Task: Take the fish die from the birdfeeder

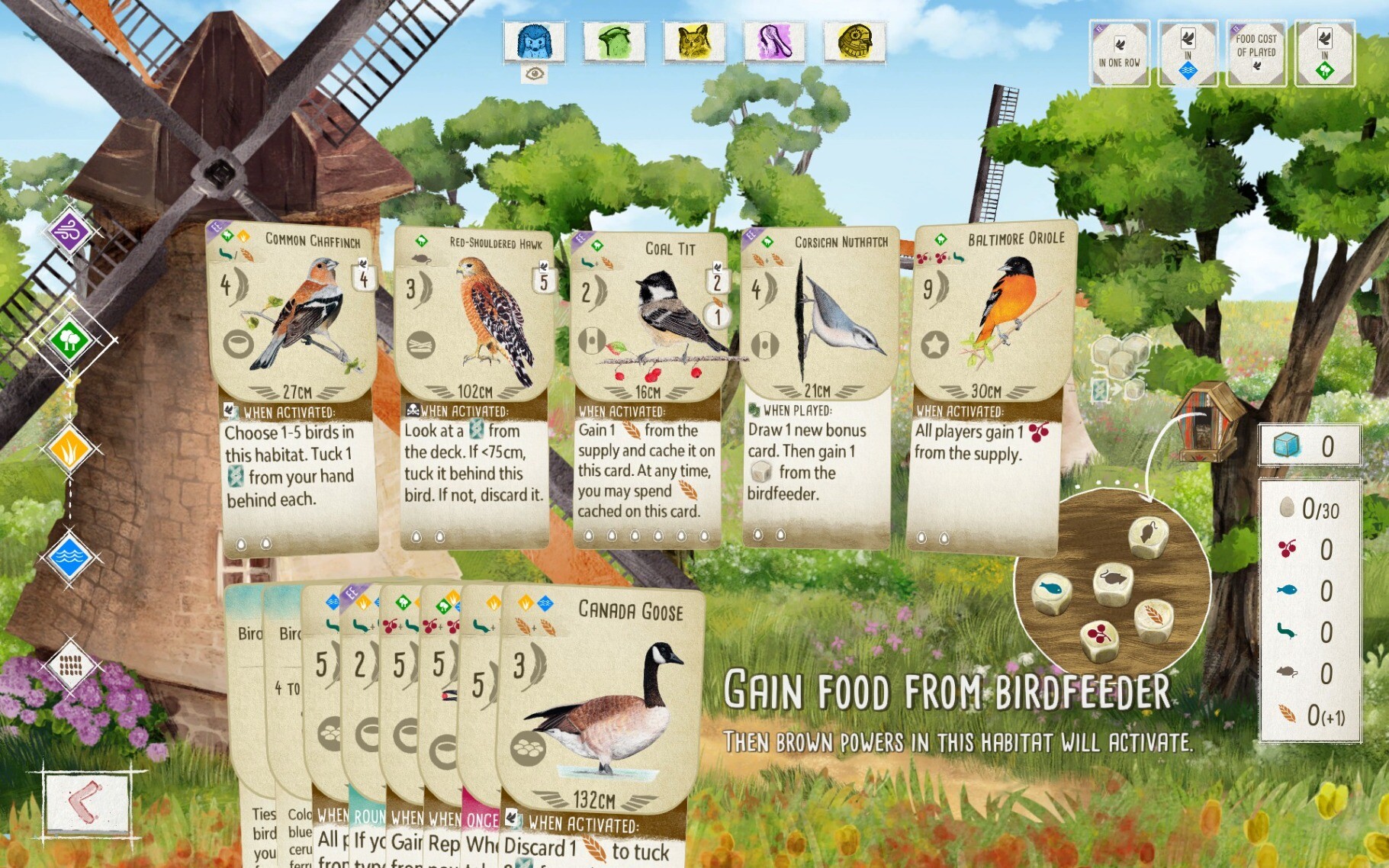Action: point(1053,592)
